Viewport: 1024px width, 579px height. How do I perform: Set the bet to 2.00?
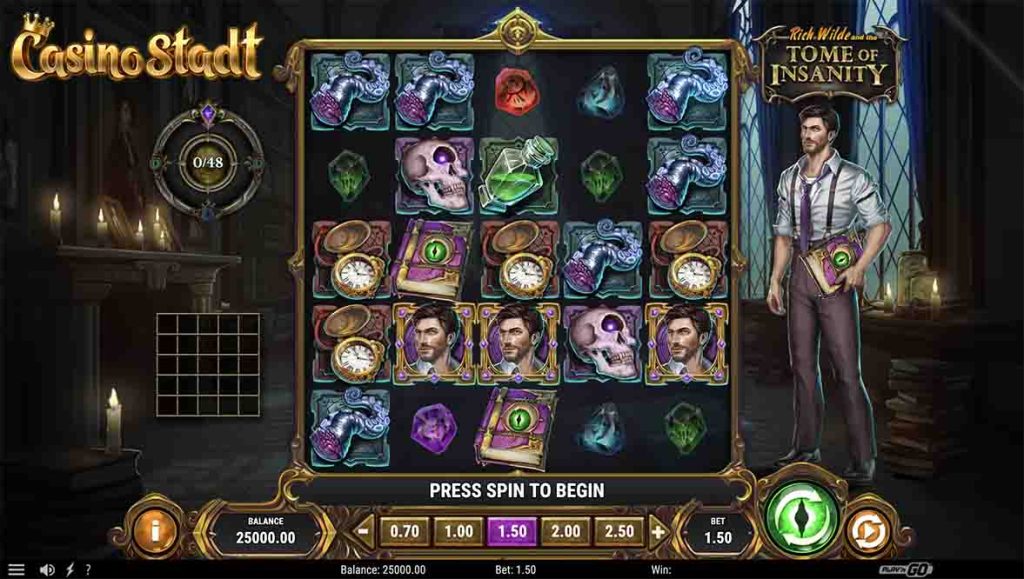coord(565,532)
